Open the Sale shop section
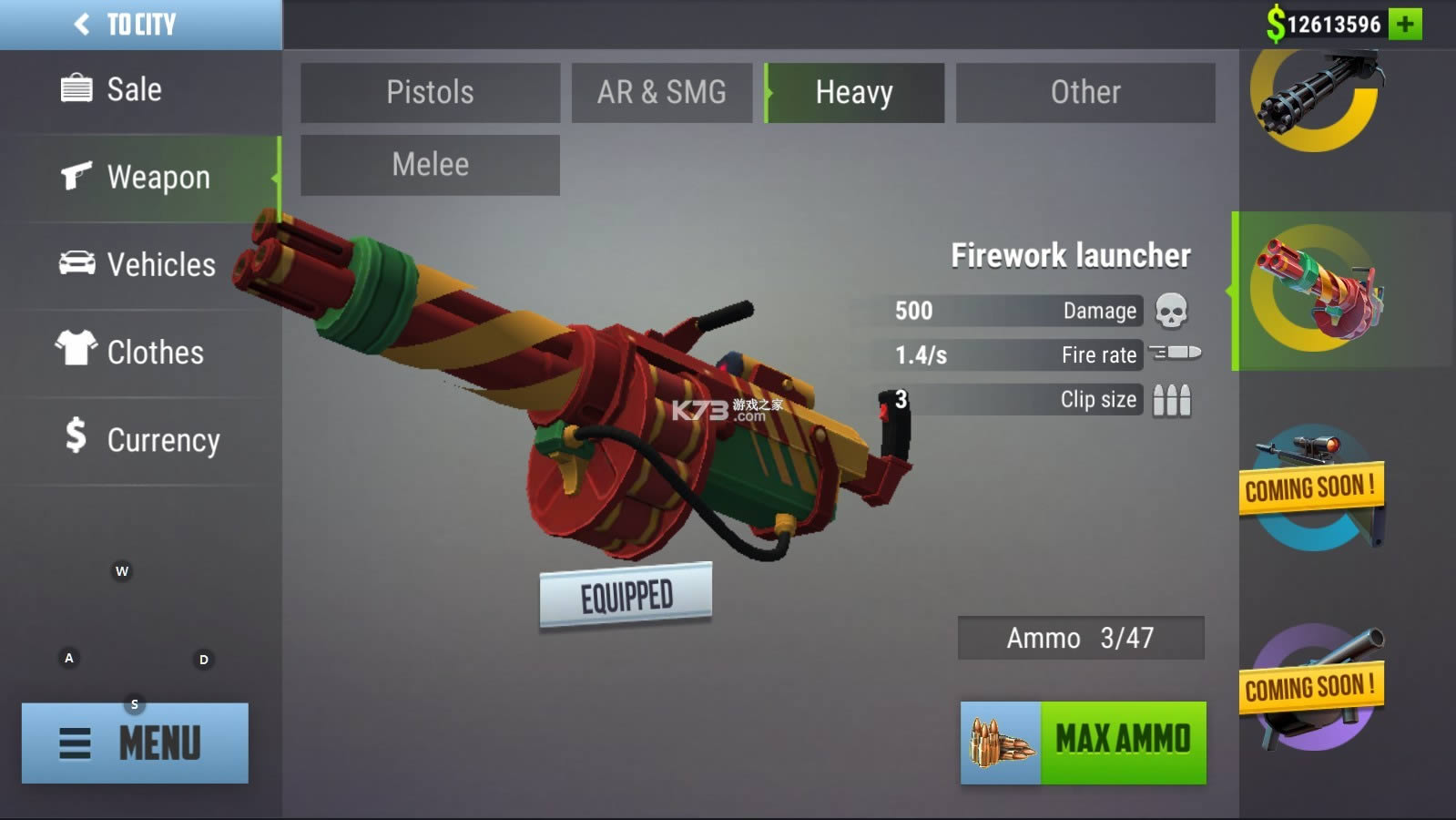This screenshot has height=820, width=1456. click(134, 89)
